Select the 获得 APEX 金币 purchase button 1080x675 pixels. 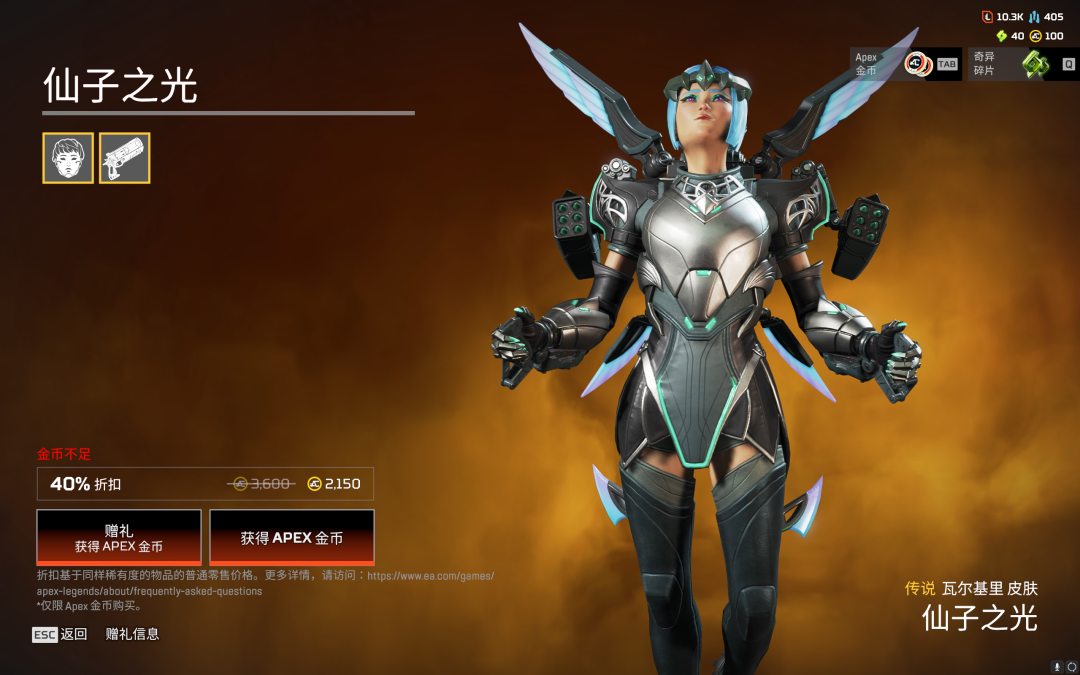tap(292, 537)
